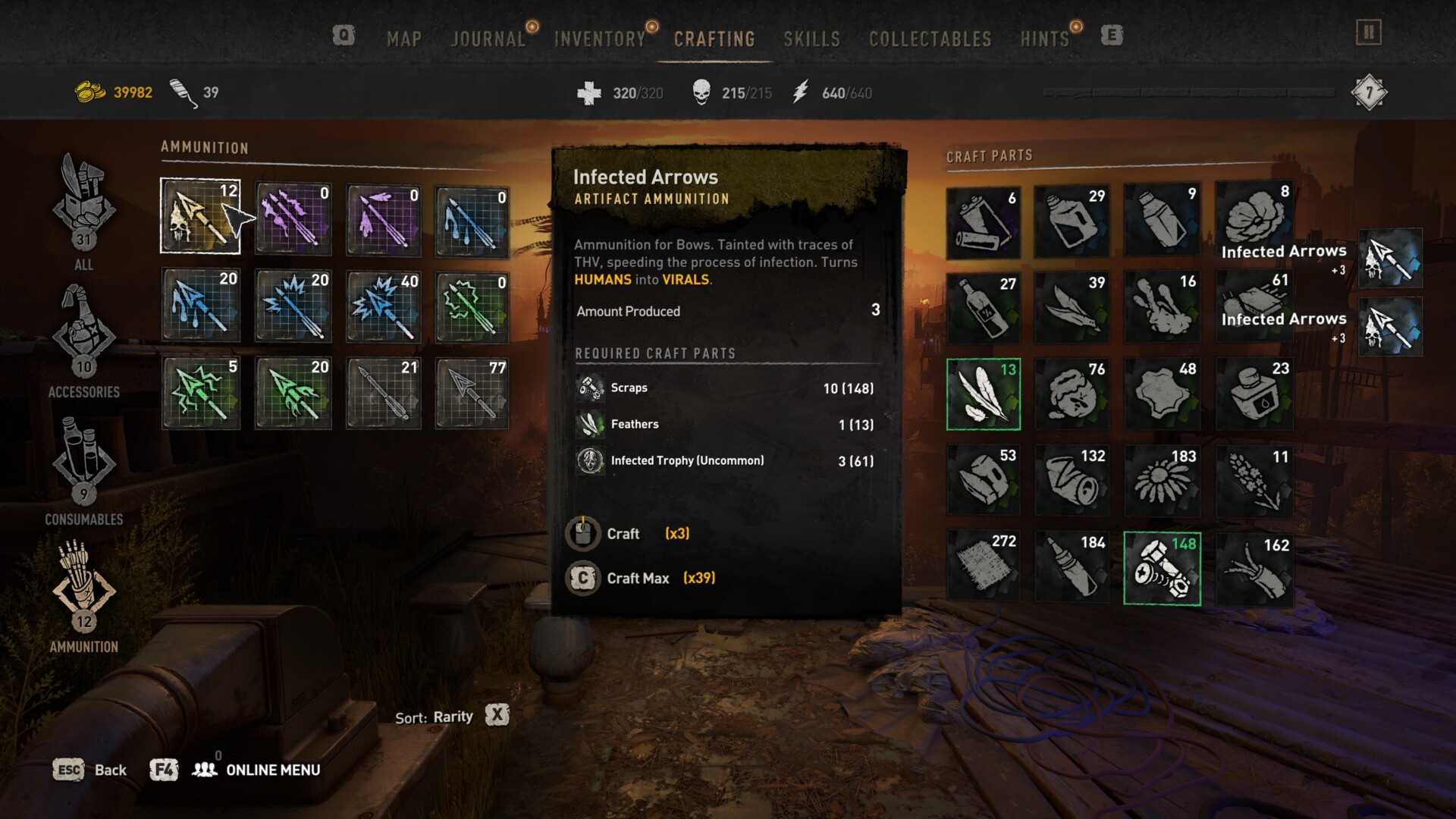Select the Feathers craft part slot
This screenshot has width=1456, height=819.
984,394
